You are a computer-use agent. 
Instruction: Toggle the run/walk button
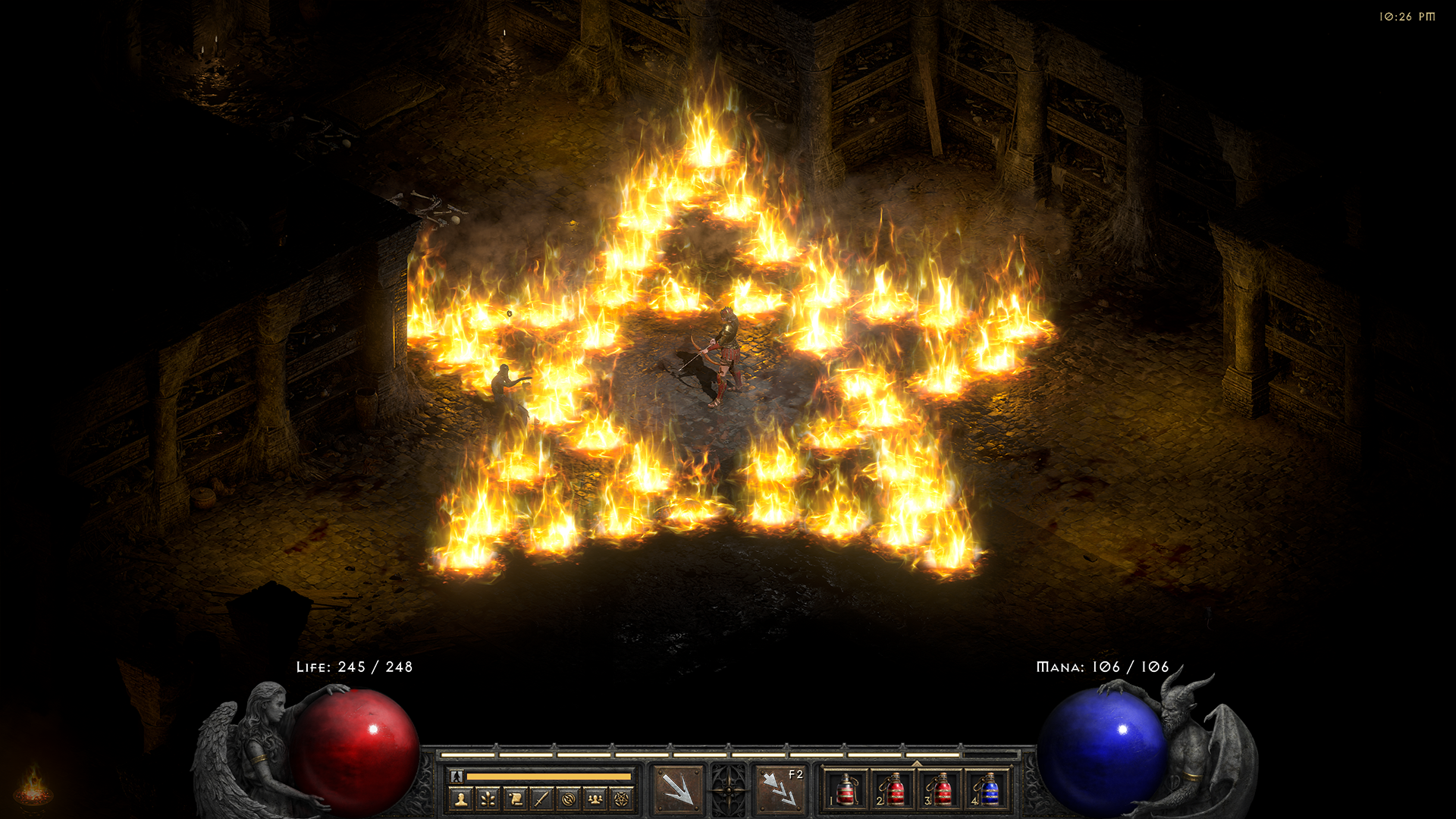coord(456,776)
